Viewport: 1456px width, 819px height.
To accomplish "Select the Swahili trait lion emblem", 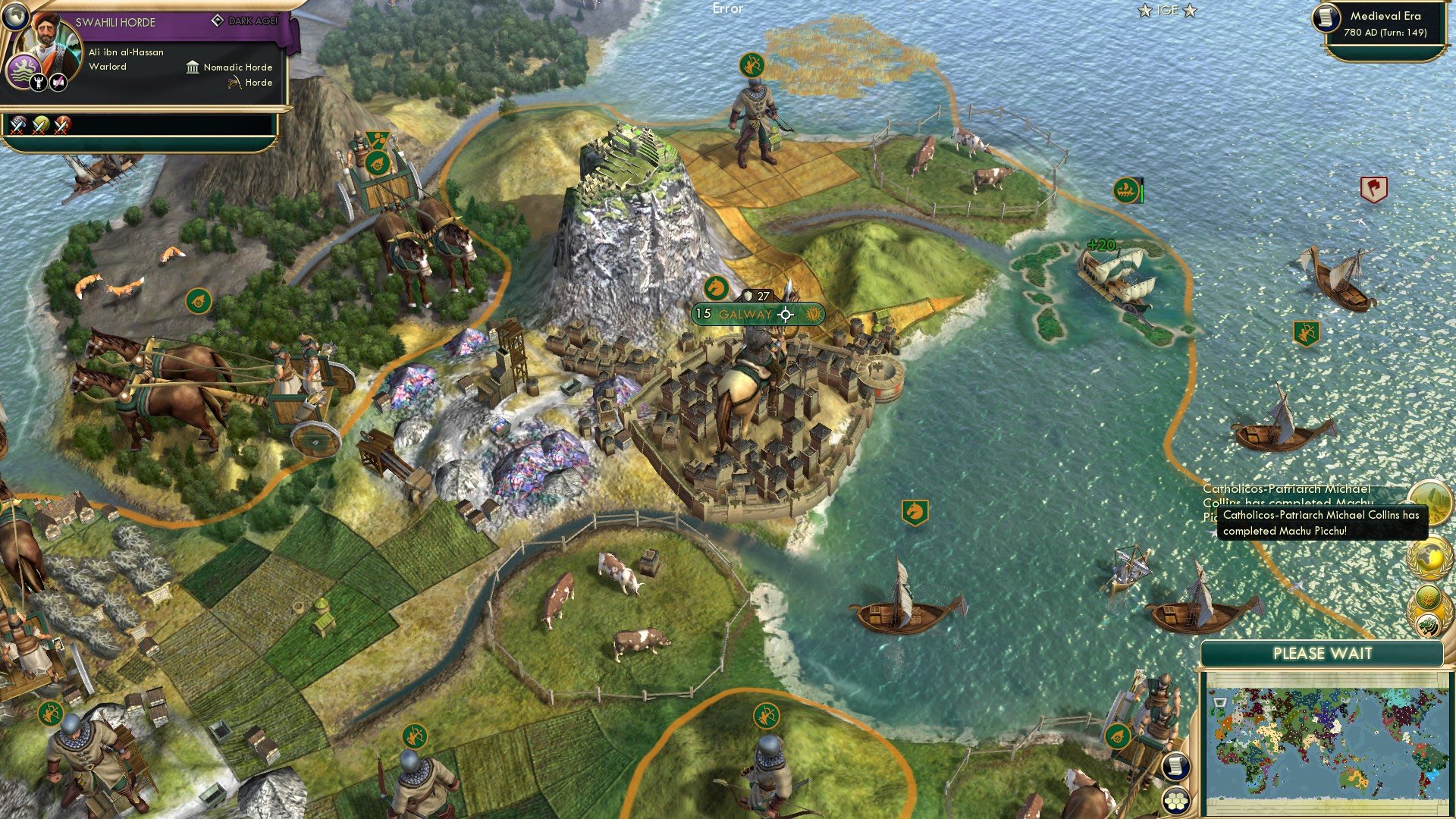I will 24,70.
